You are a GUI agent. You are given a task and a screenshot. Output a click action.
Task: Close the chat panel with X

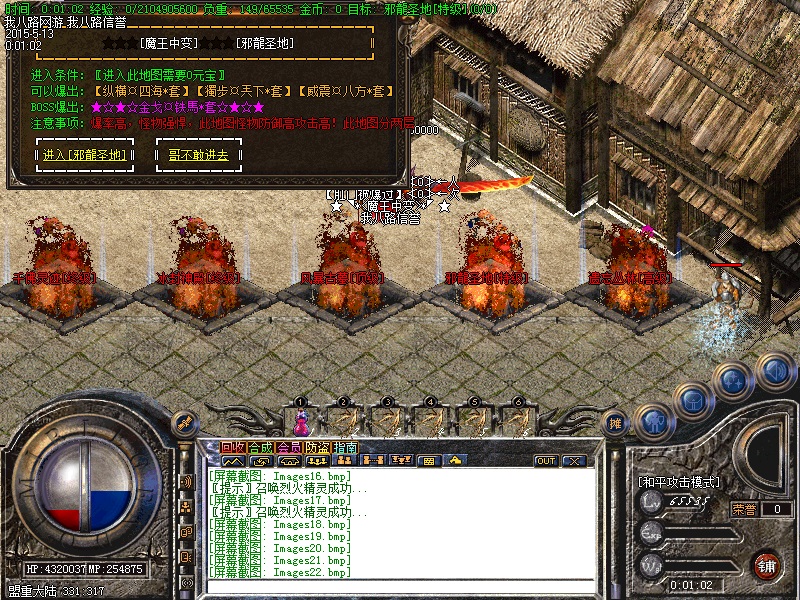[573, 461]
